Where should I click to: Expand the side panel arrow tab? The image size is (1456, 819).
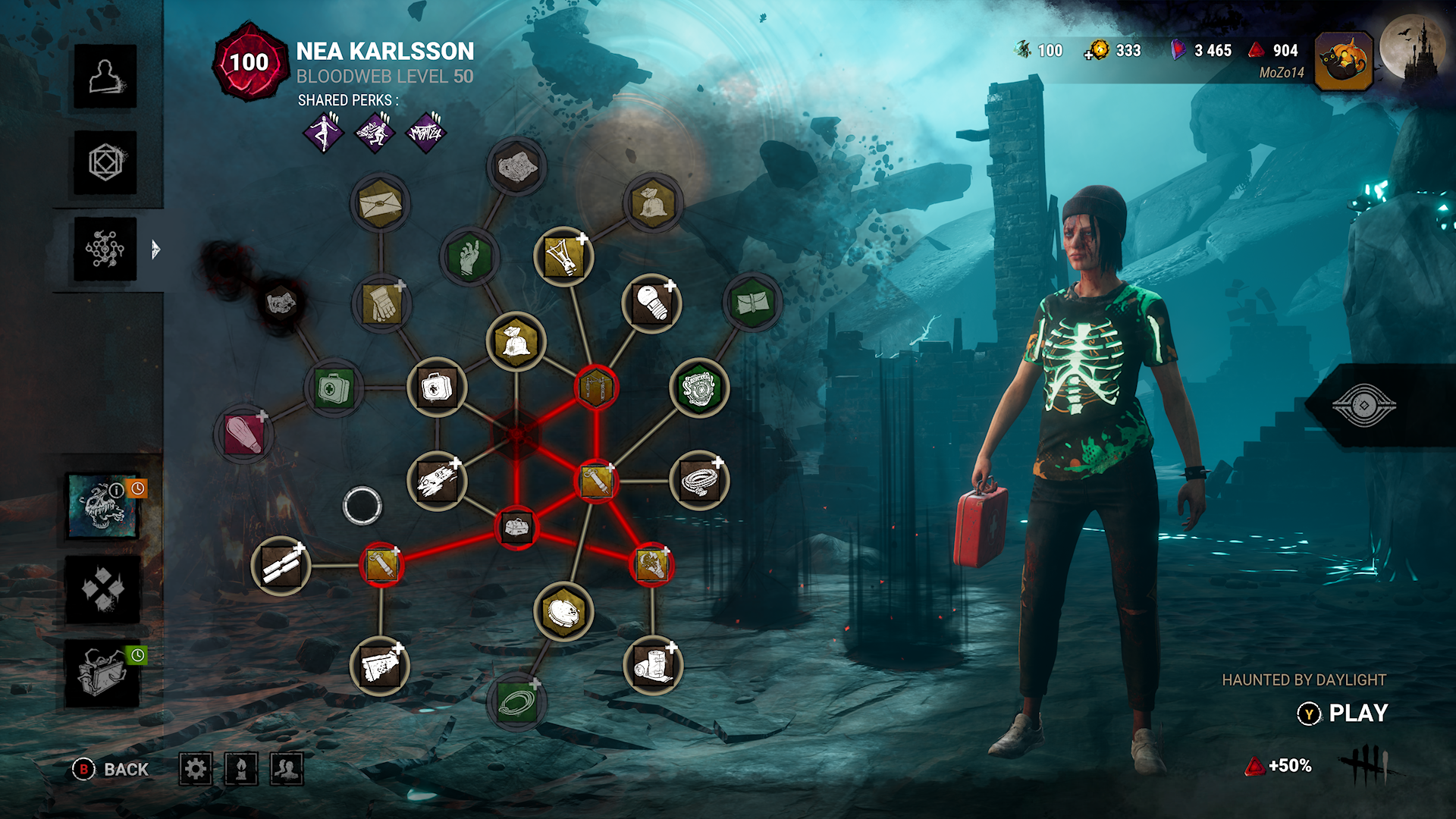pyautogui.click(x=155, y=249)
